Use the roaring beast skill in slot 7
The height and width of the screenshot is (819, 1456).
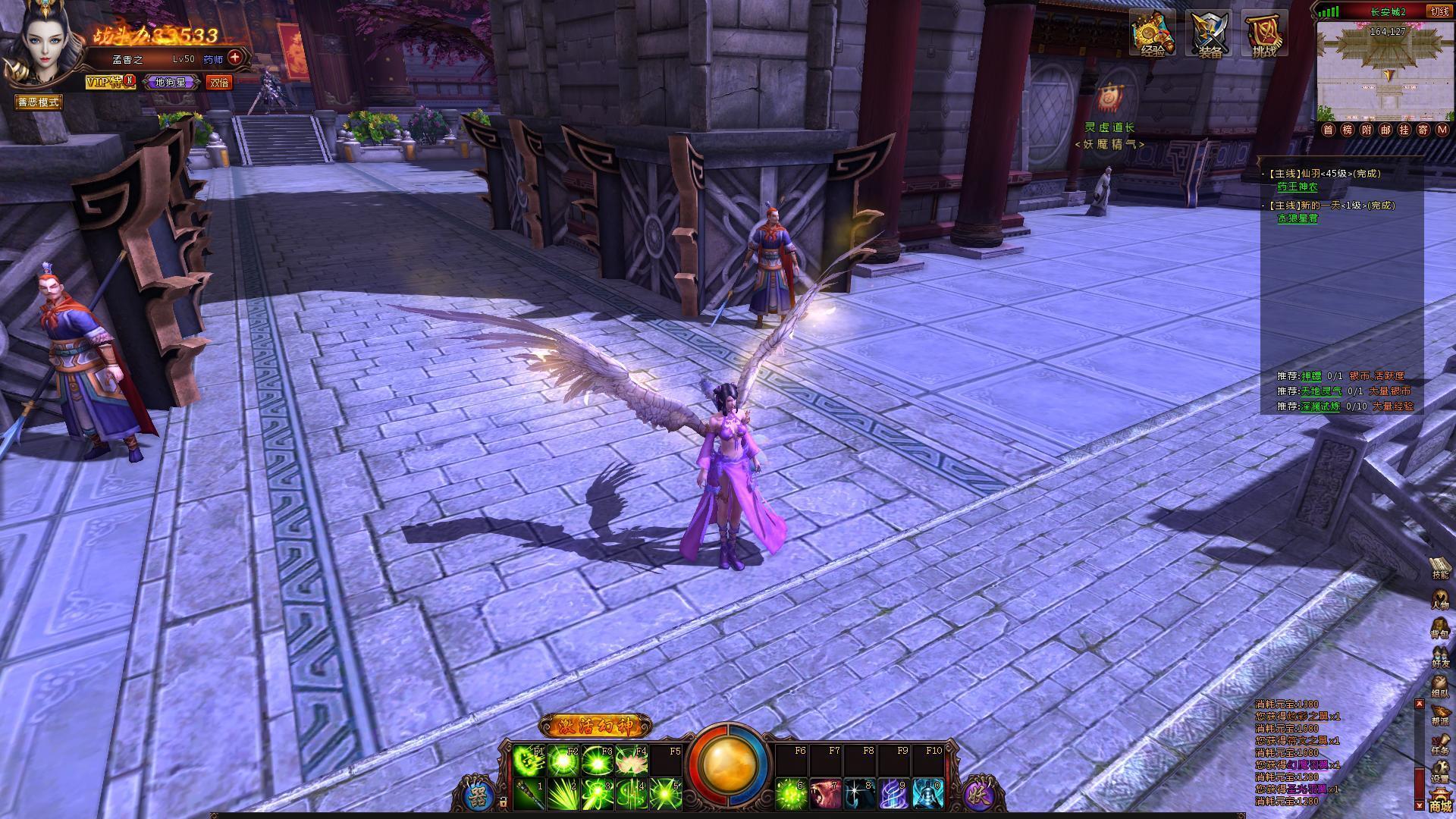tap(825, 794)
